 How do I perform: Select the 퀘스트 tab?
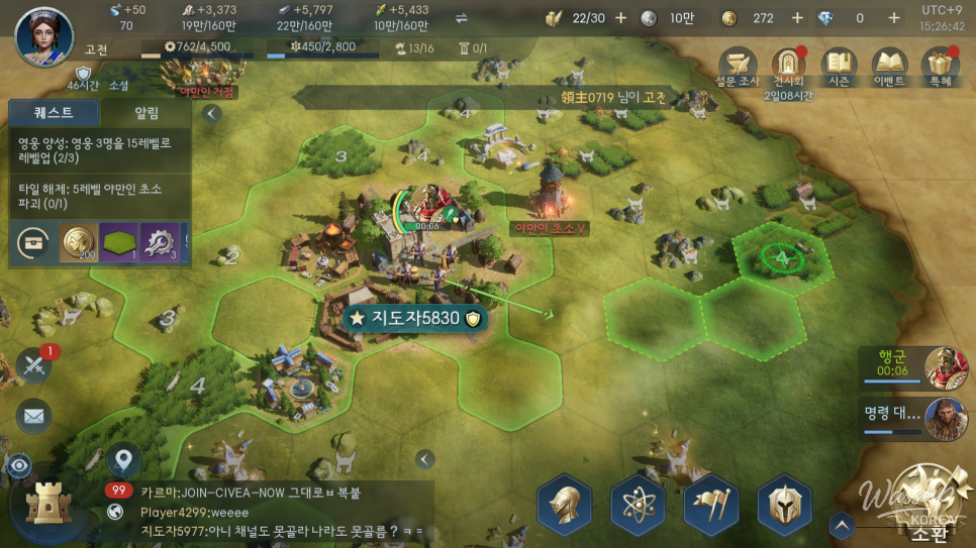coord(54,114)
